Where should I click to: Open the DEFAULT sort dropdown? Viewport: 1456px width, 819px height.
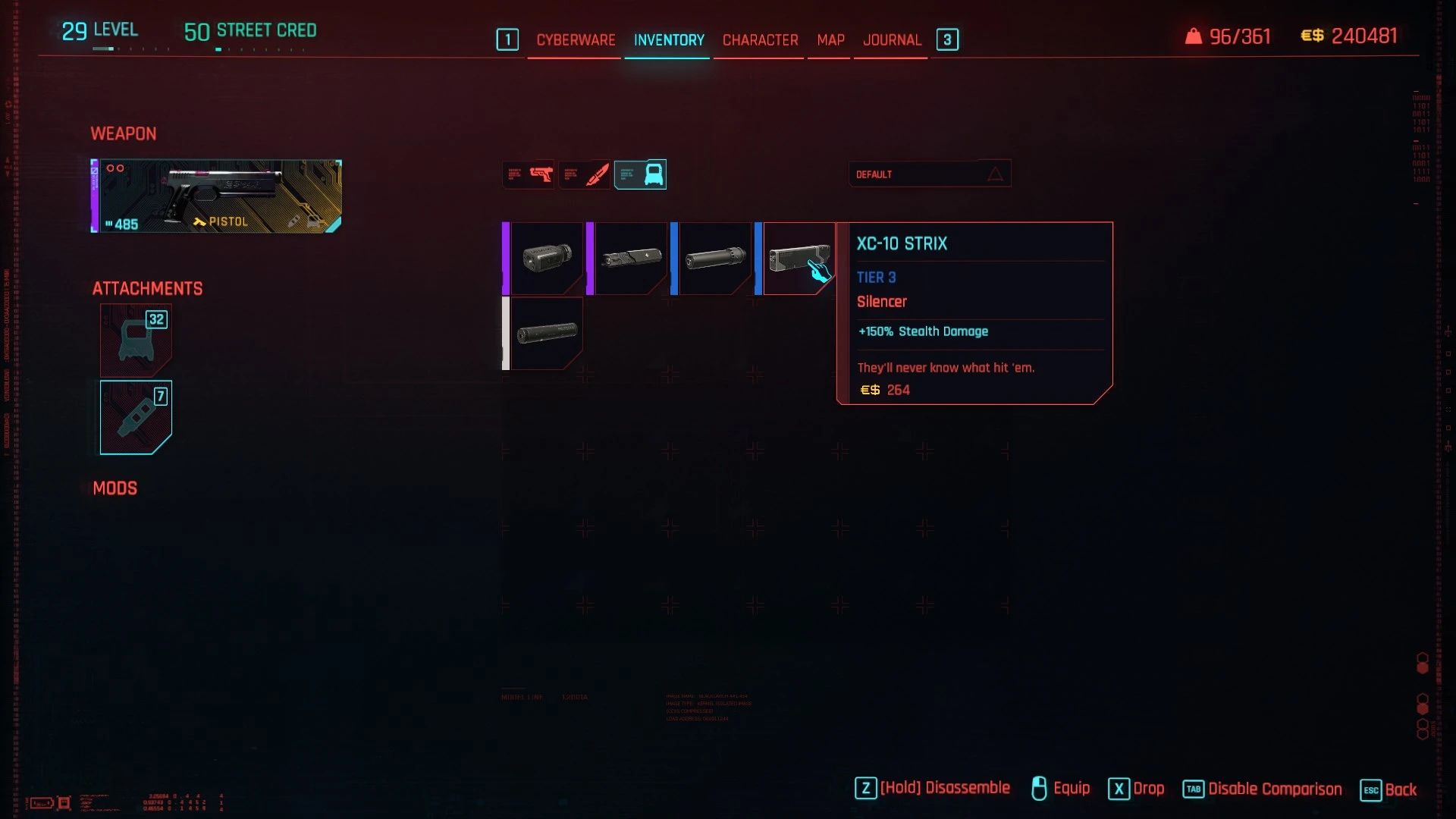click(x=910, y=174)
